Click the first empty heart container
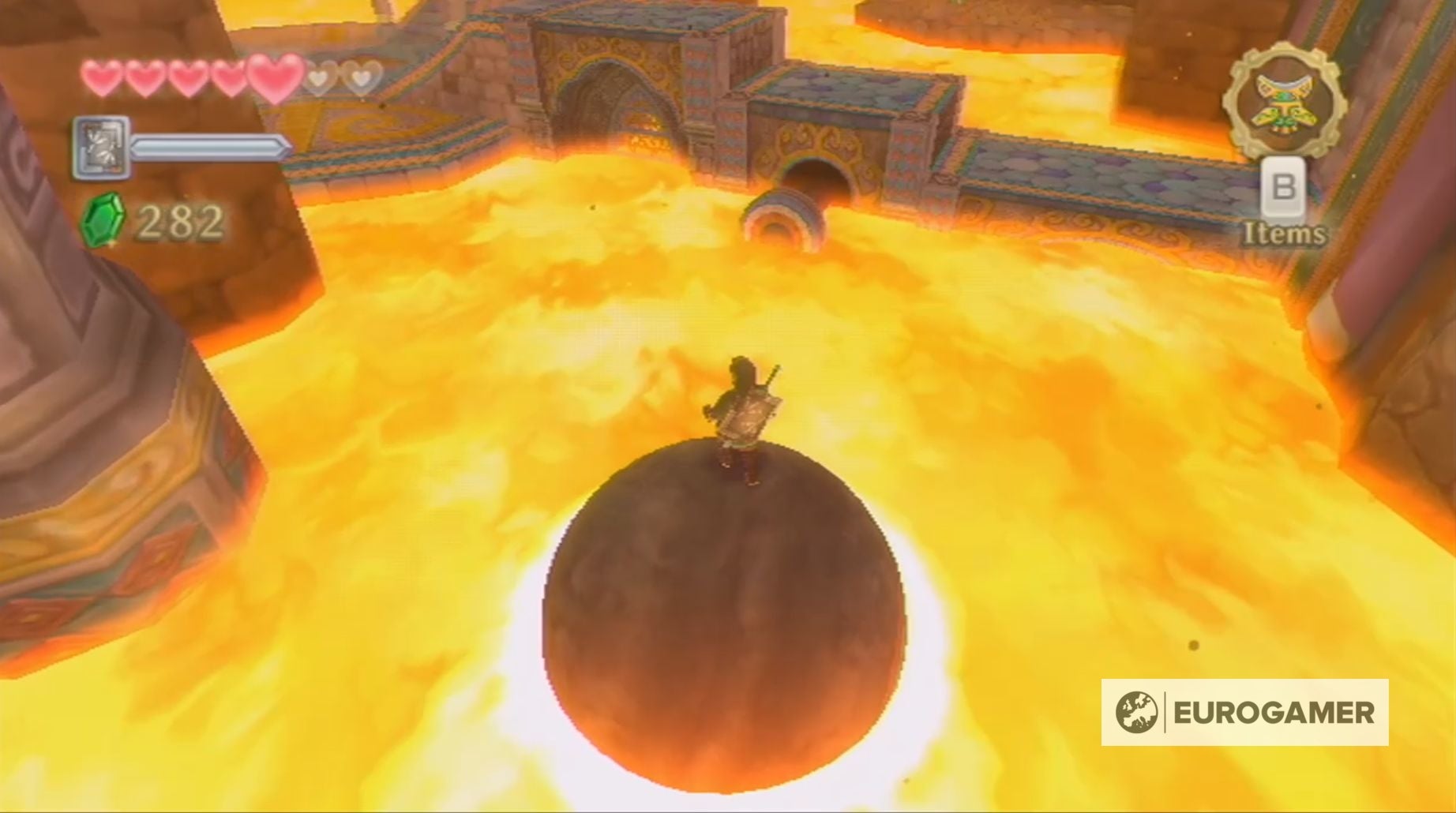Image resolution: width=1456 pixels, height=813 pixels. click(319, 78)
